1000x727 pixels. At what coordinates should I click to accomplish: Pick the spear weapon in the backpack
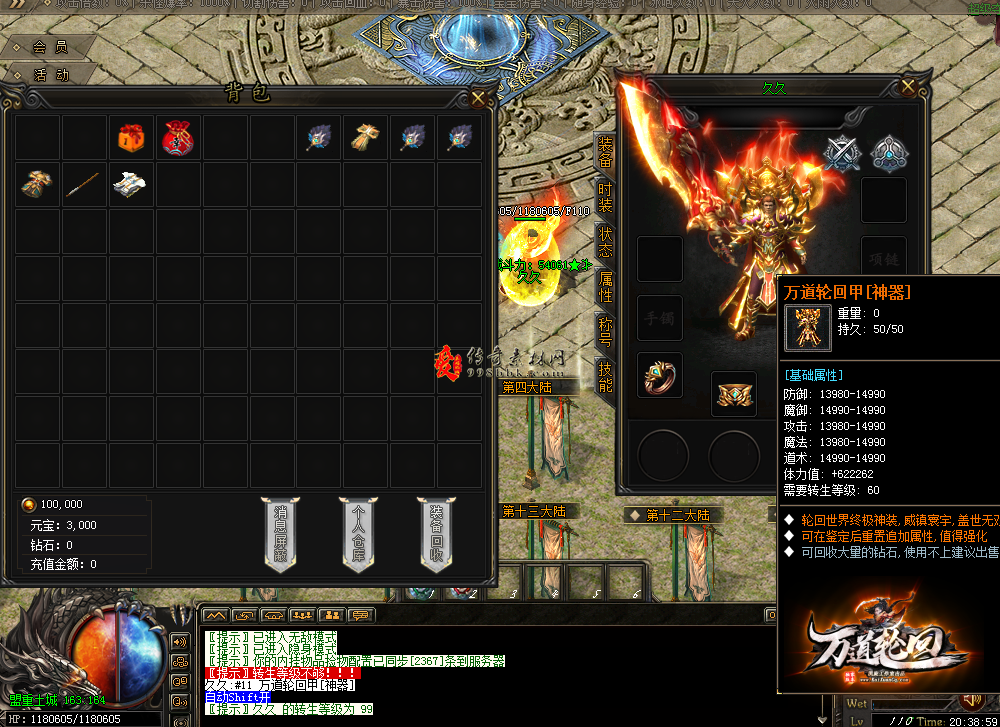tap(85, 185)
